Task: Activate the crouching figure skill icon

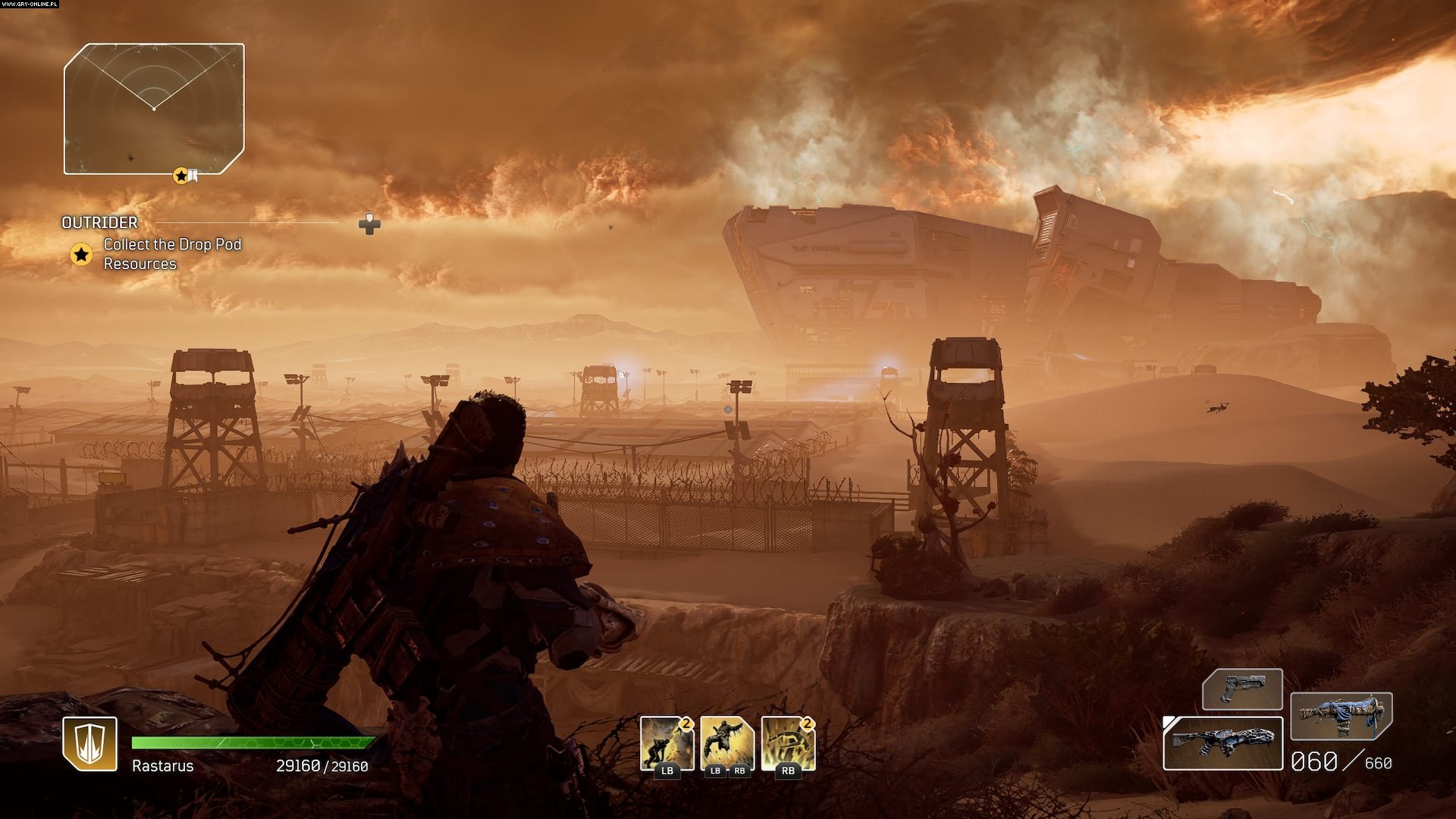Action: [x=667, y=743]
